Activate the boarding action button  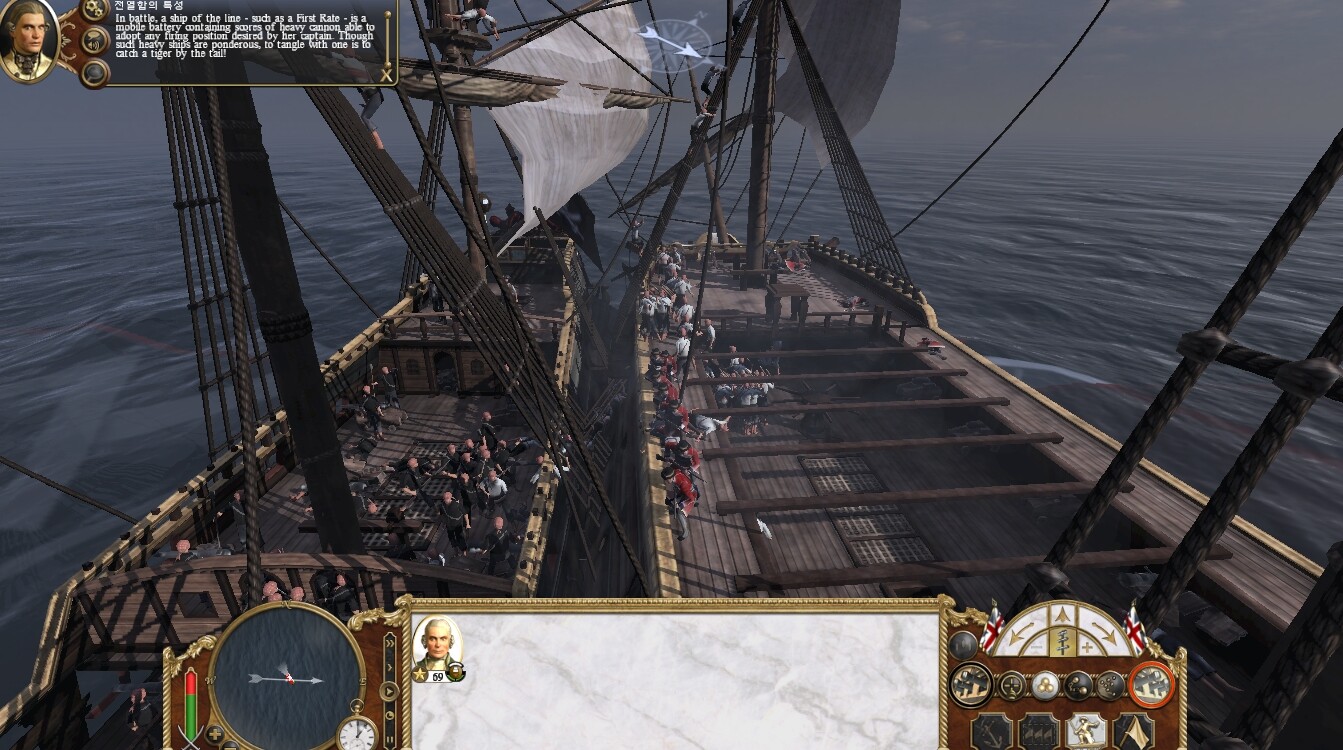tap(1087, 731)
